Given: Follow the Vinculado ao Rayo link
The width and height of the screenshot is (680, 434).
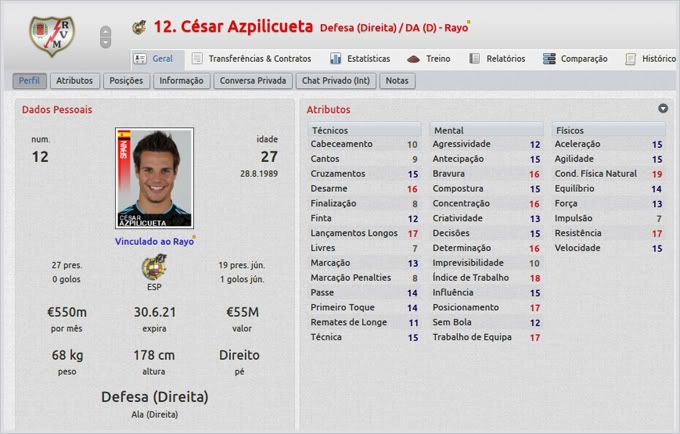Looking at the screenshot, I should click(x=154, y=240).
